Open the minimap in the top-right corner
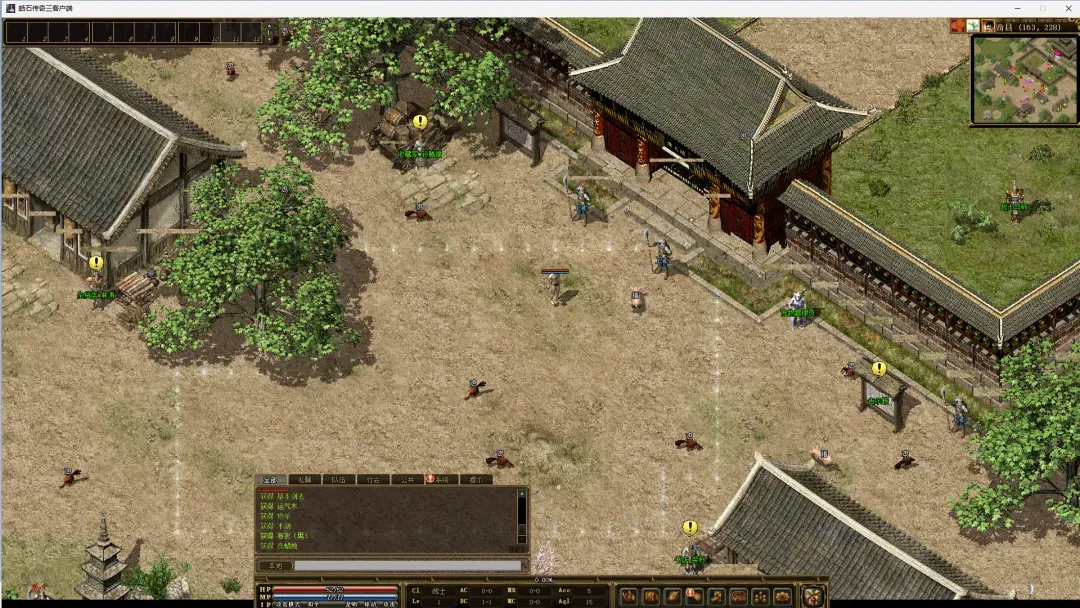Image resolution: width=1080 pixels, height=608 pixels. point(1022,79)
